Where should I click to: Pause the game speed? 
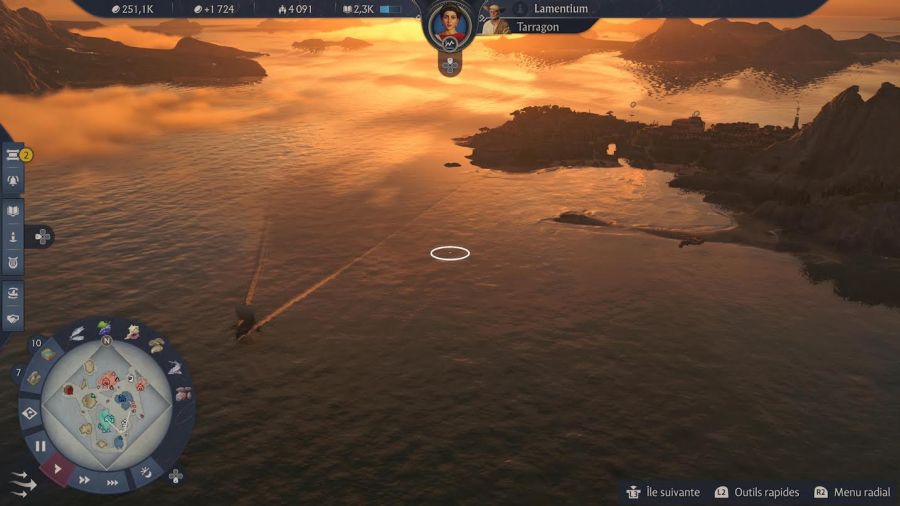[40, 446]
